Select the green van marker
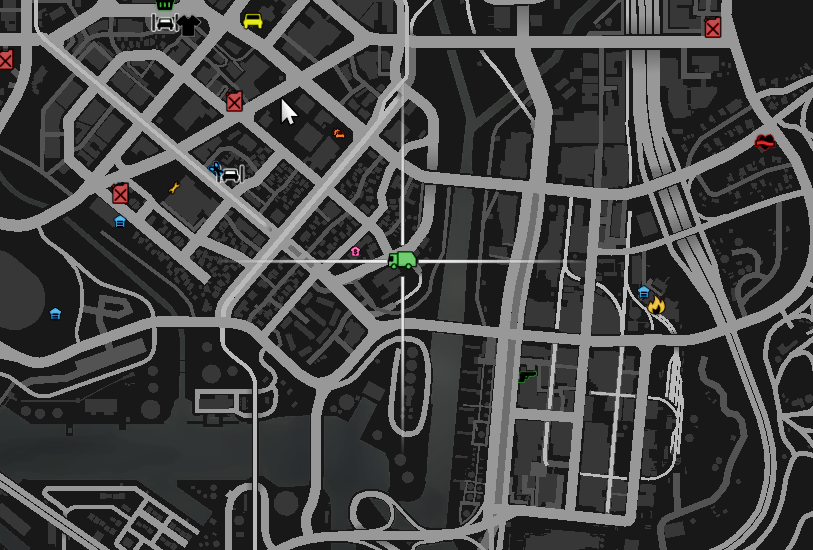813x550 pixels. [402, 261]
